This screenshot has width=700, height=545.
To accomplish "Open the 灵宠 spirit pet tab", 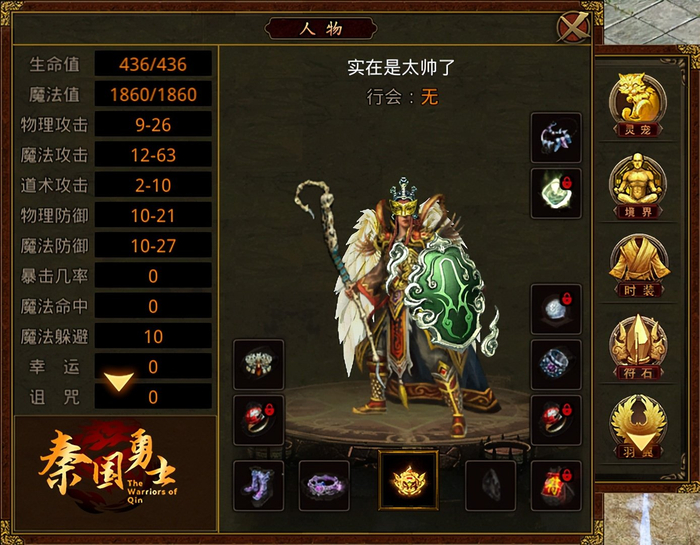I will [x=637, y=103].
